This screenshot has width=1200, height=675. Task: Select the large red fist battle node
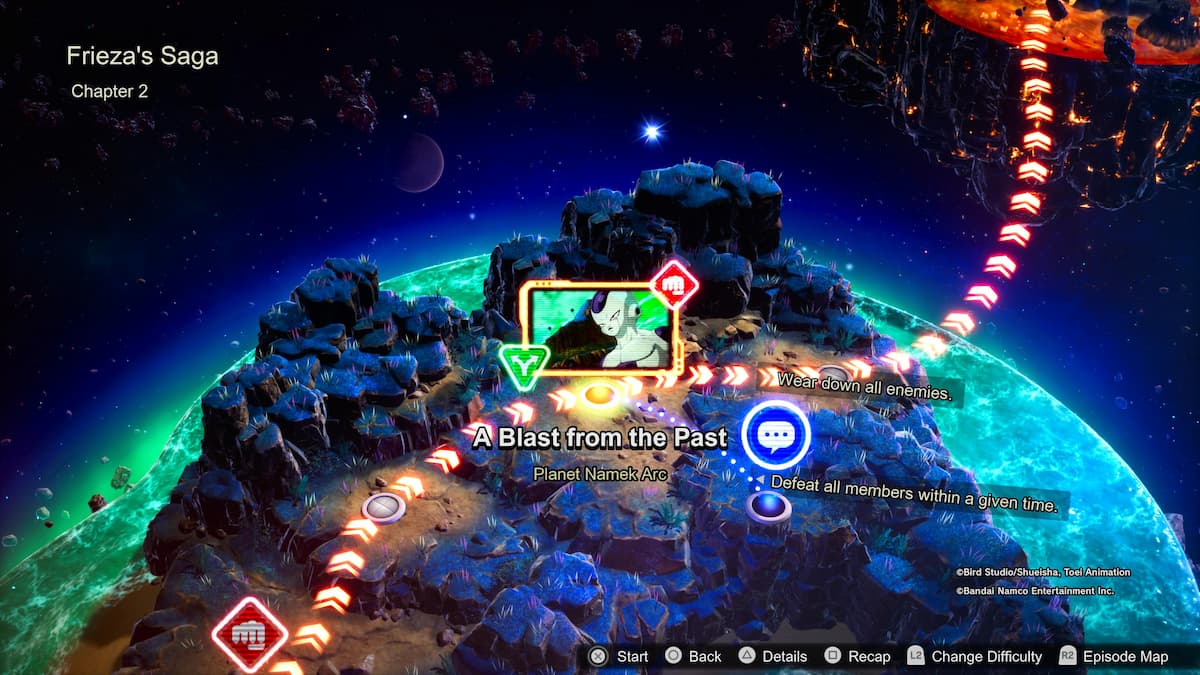tap(250, 635)
